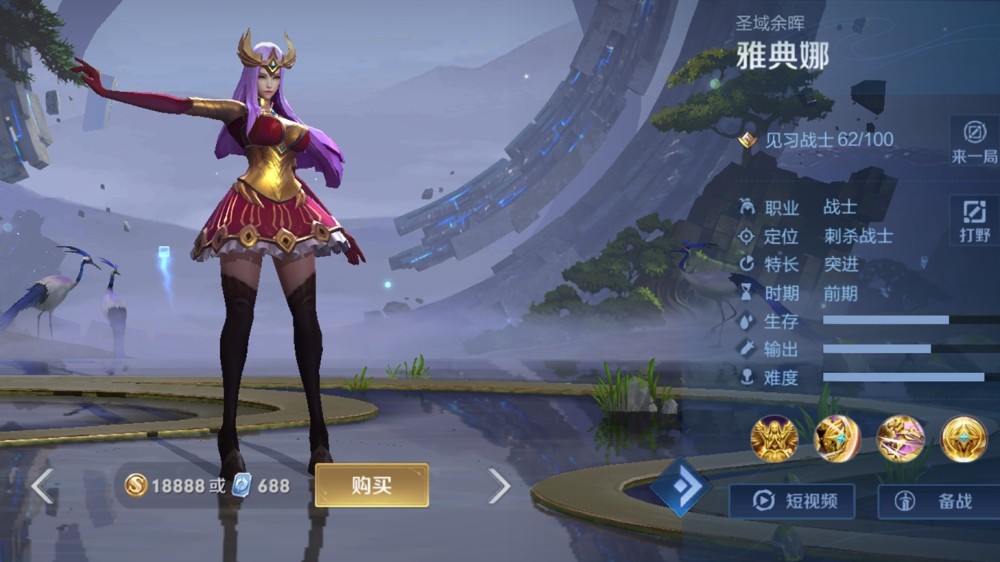View the golden shield dash skill icon

click(837, 438)
